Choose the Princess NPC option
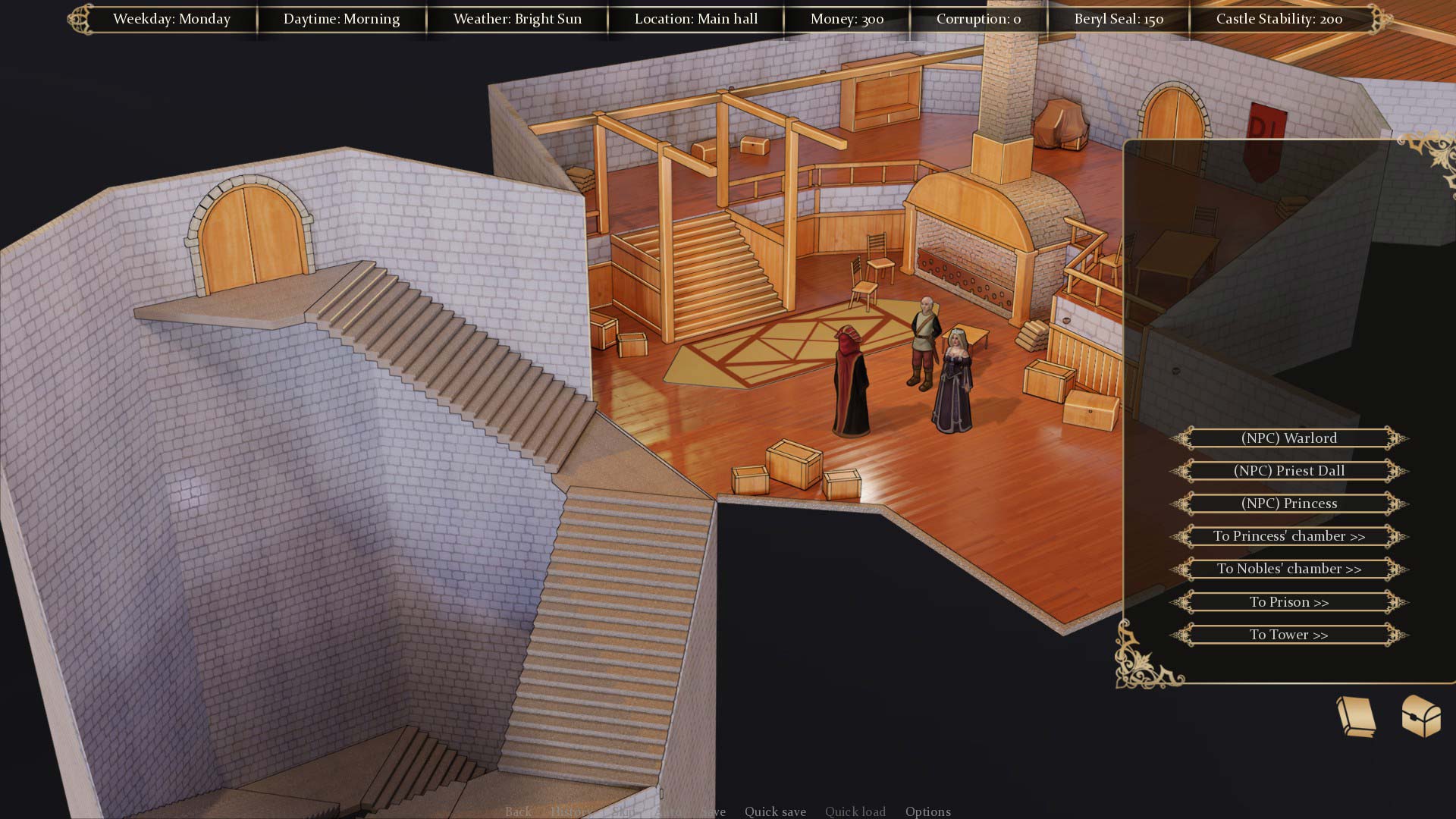1456x819 pixels. coord(1288,504)
